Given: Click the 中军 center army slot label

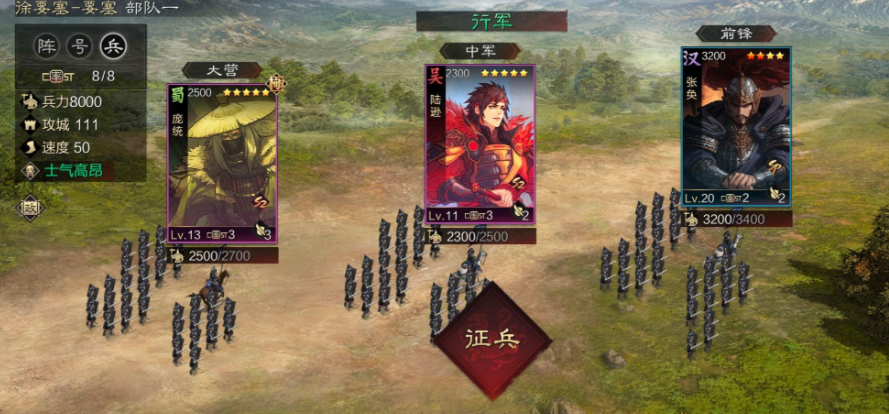Looking at the screenshot, I should (479, 50).
